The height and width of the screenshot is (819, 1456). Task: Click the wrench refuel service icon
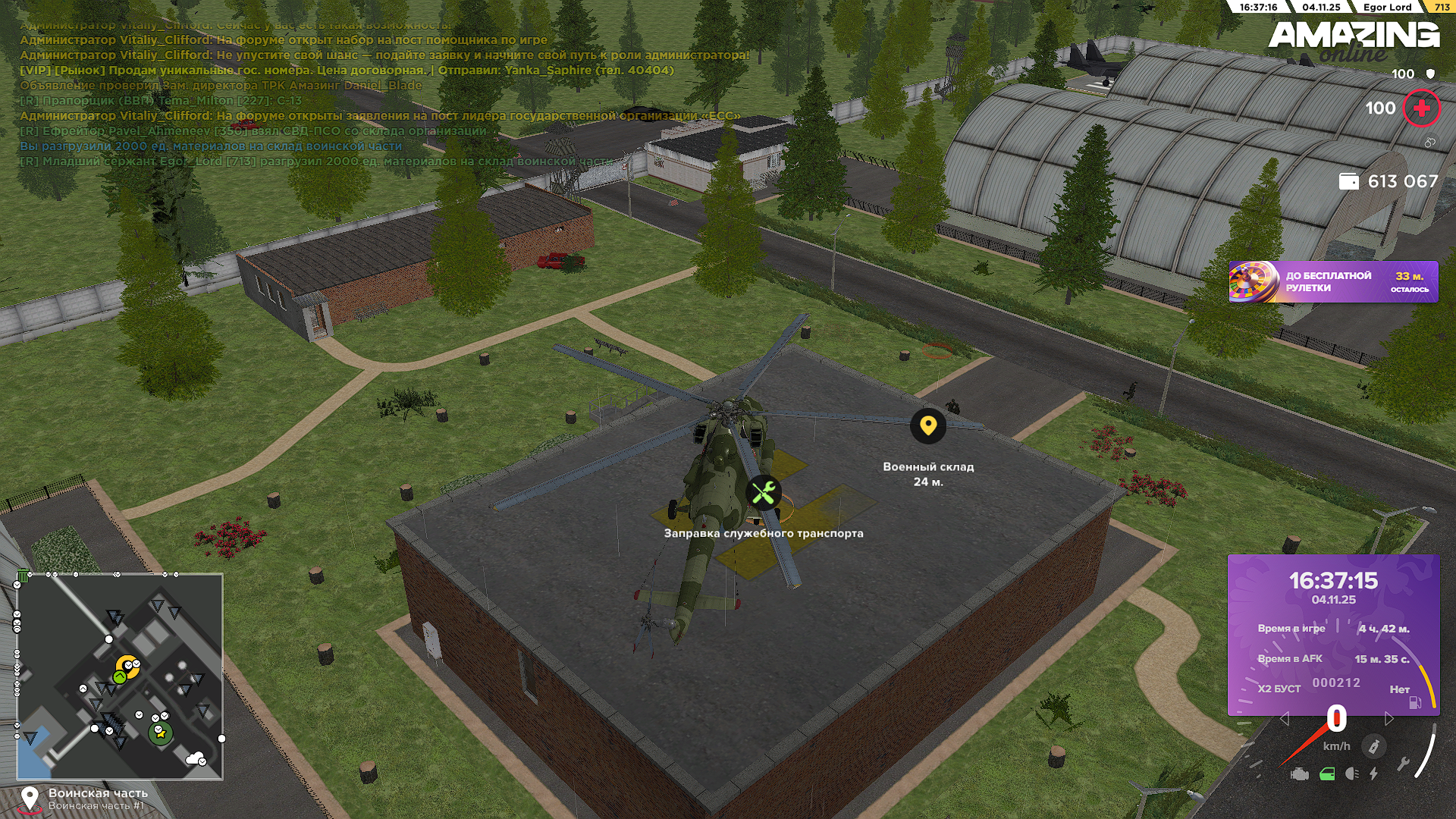[764, 493]
